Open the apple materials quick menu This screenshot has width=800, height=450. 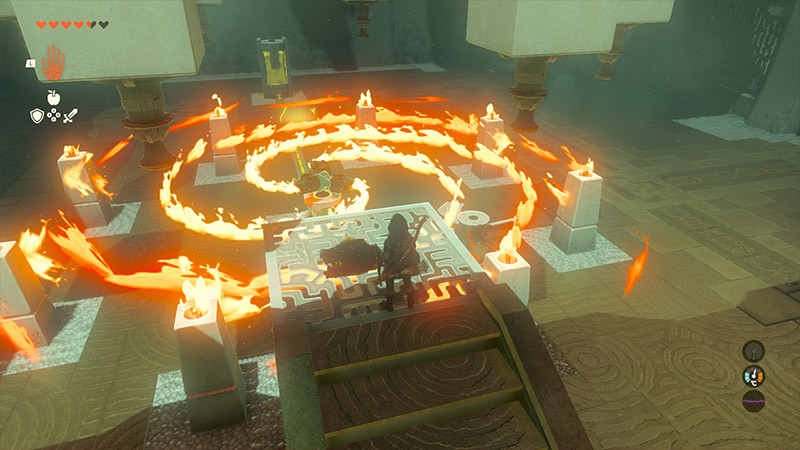pos(52,98)
